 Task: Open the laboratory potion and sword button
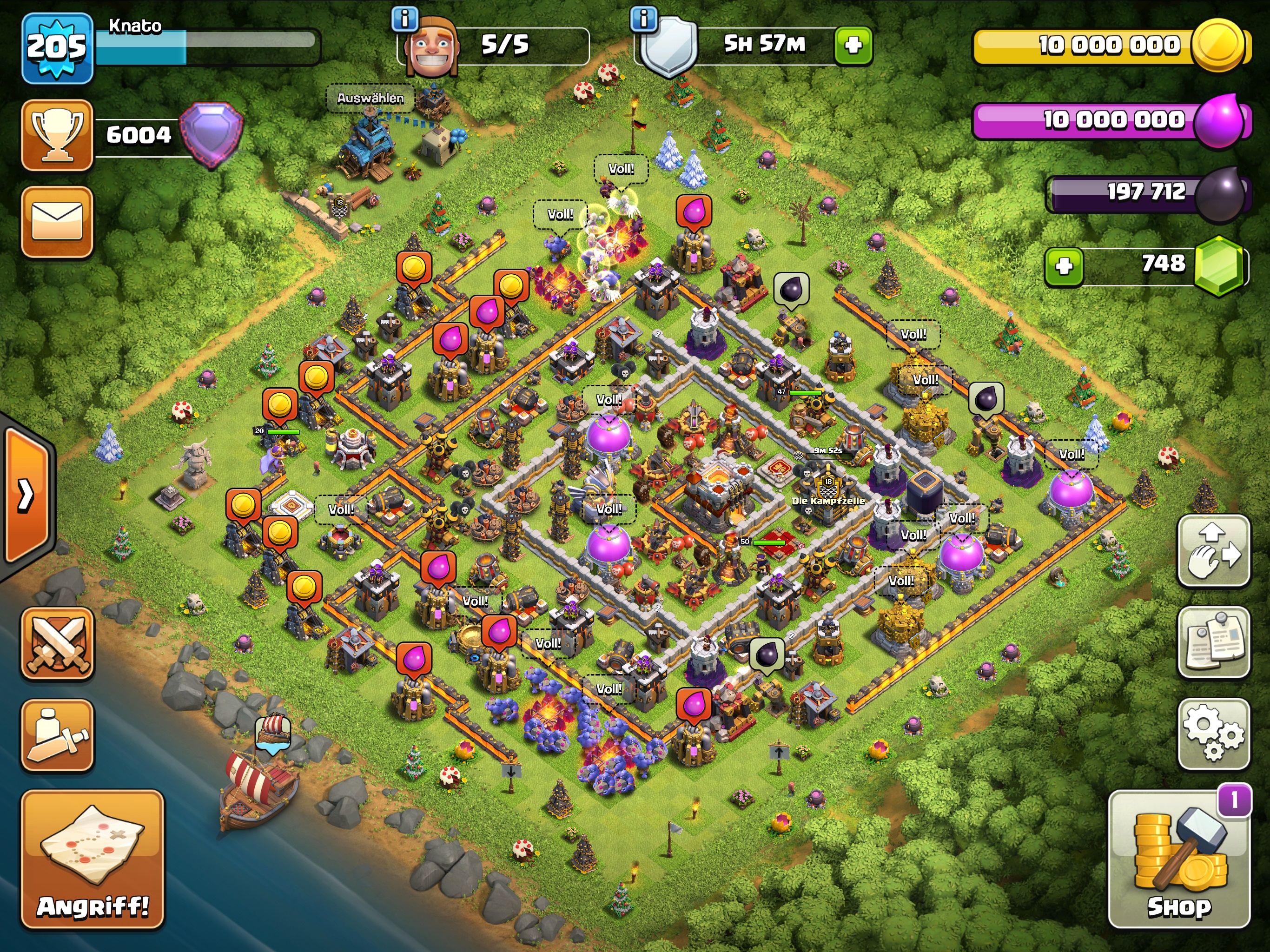click(x=58, y=735)
